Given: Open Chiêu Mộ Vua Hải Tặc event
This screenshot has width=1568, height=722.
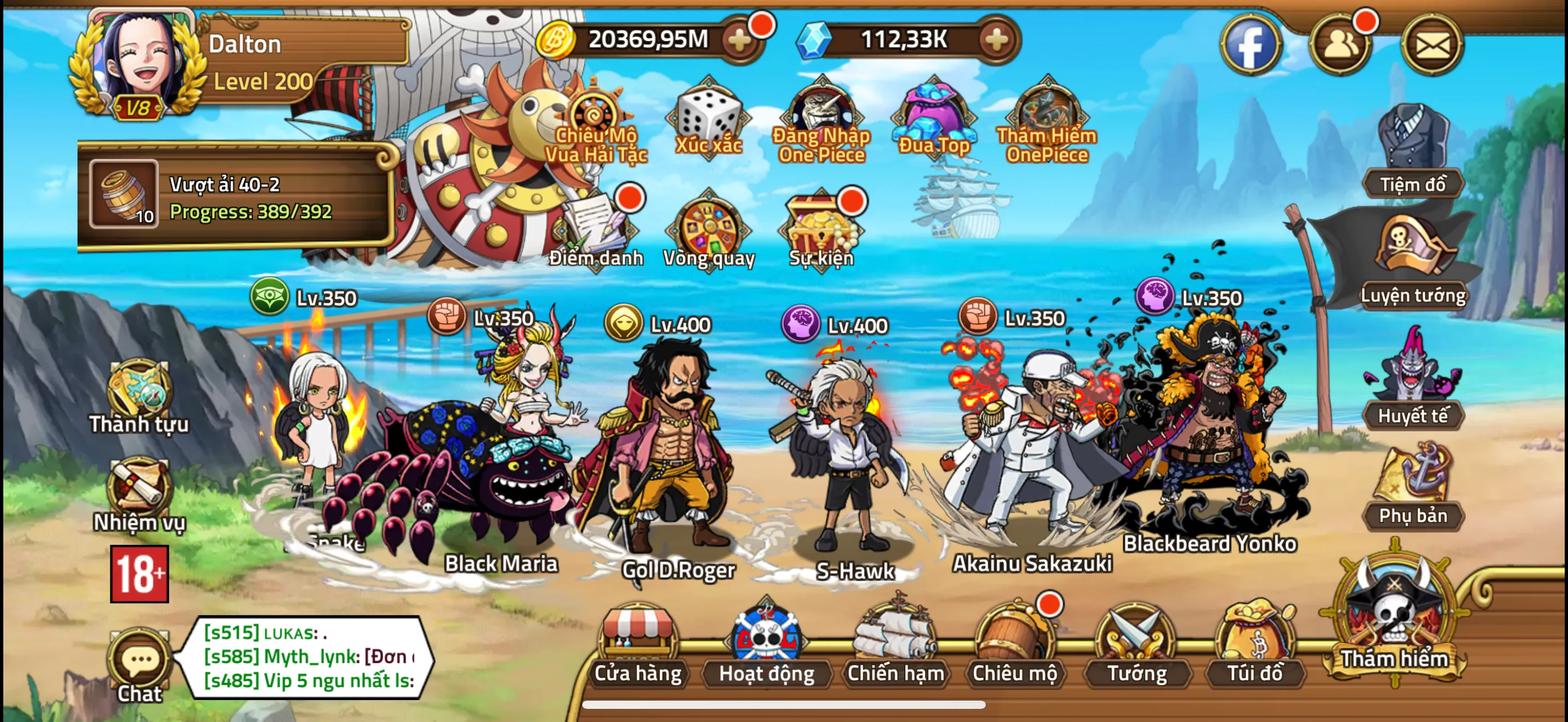Looking at the screenshot, I should 594,113.
